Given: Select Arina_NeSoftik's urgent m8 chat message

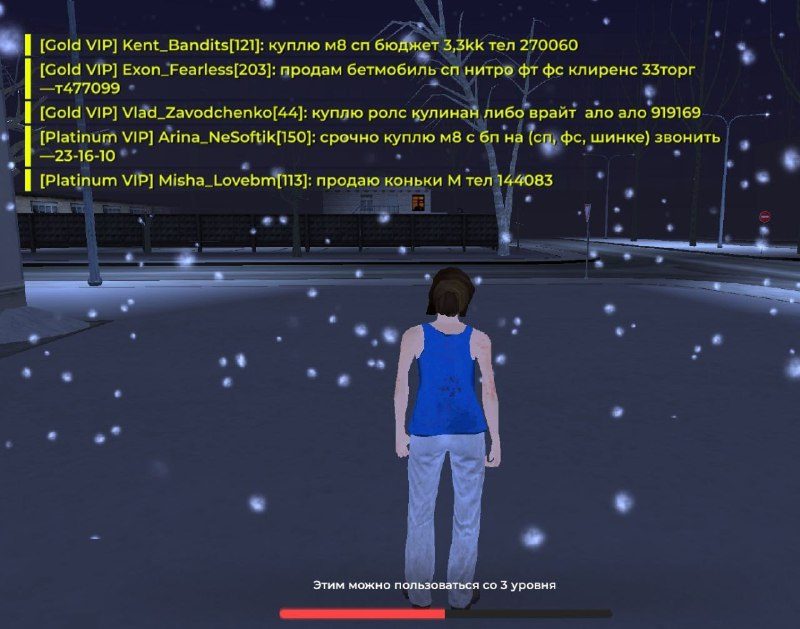Looking at the screenshot, I should tap(379, 146).
